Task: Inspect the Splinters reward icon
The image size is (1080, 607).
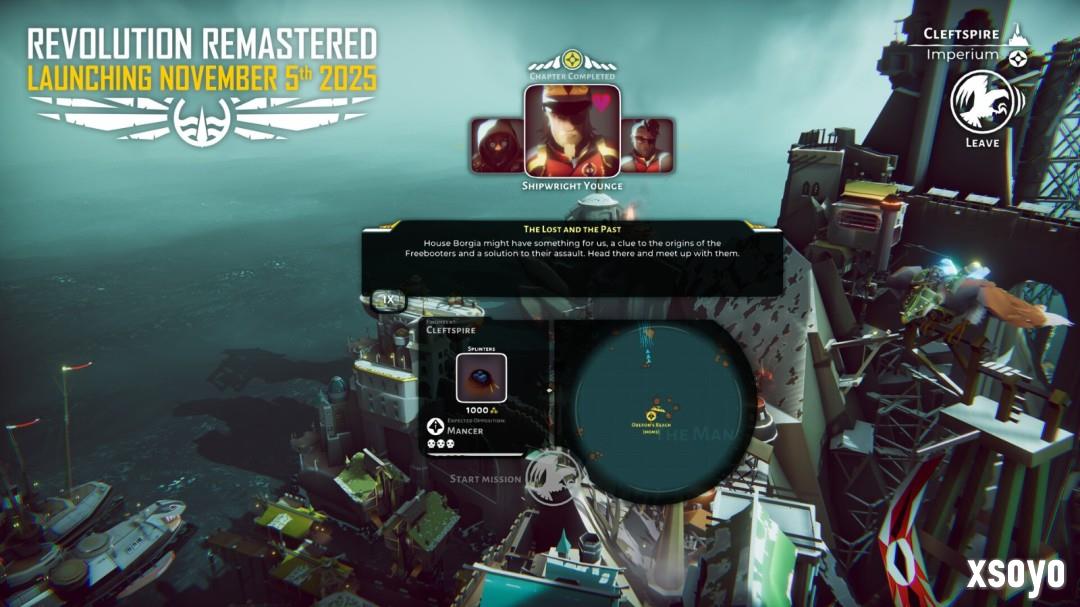Action: coord(481,378)
